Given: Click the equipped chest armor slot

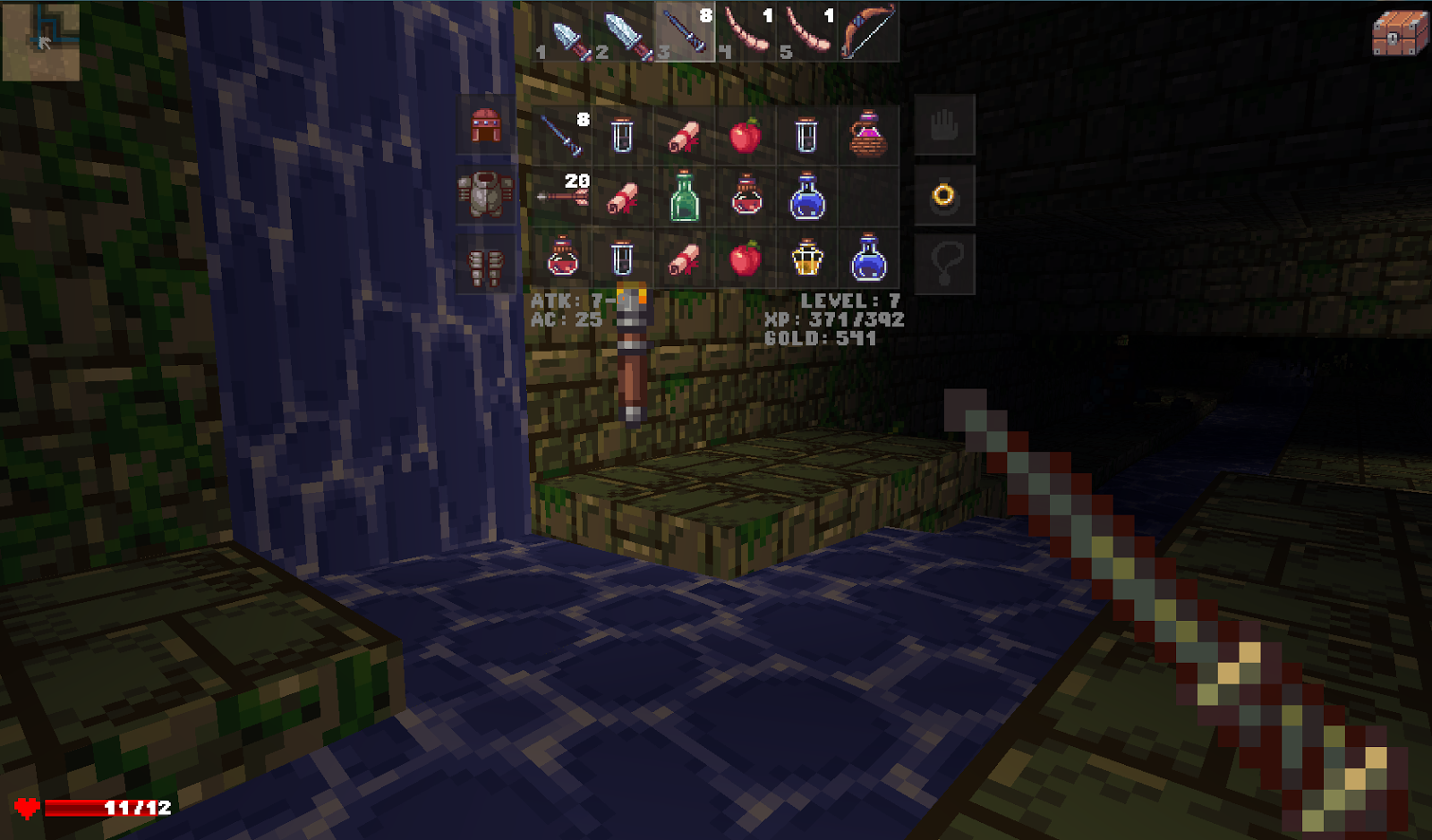Looking at the screenshot, I should point(484,195).
